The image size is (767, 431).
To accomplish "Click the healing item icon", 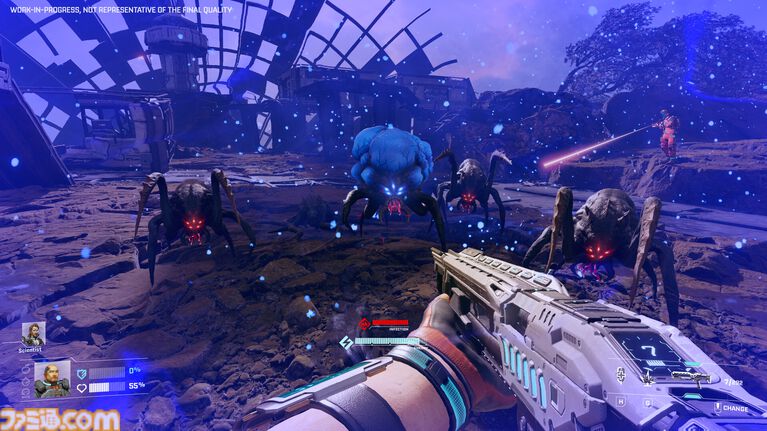I will 621,374.
